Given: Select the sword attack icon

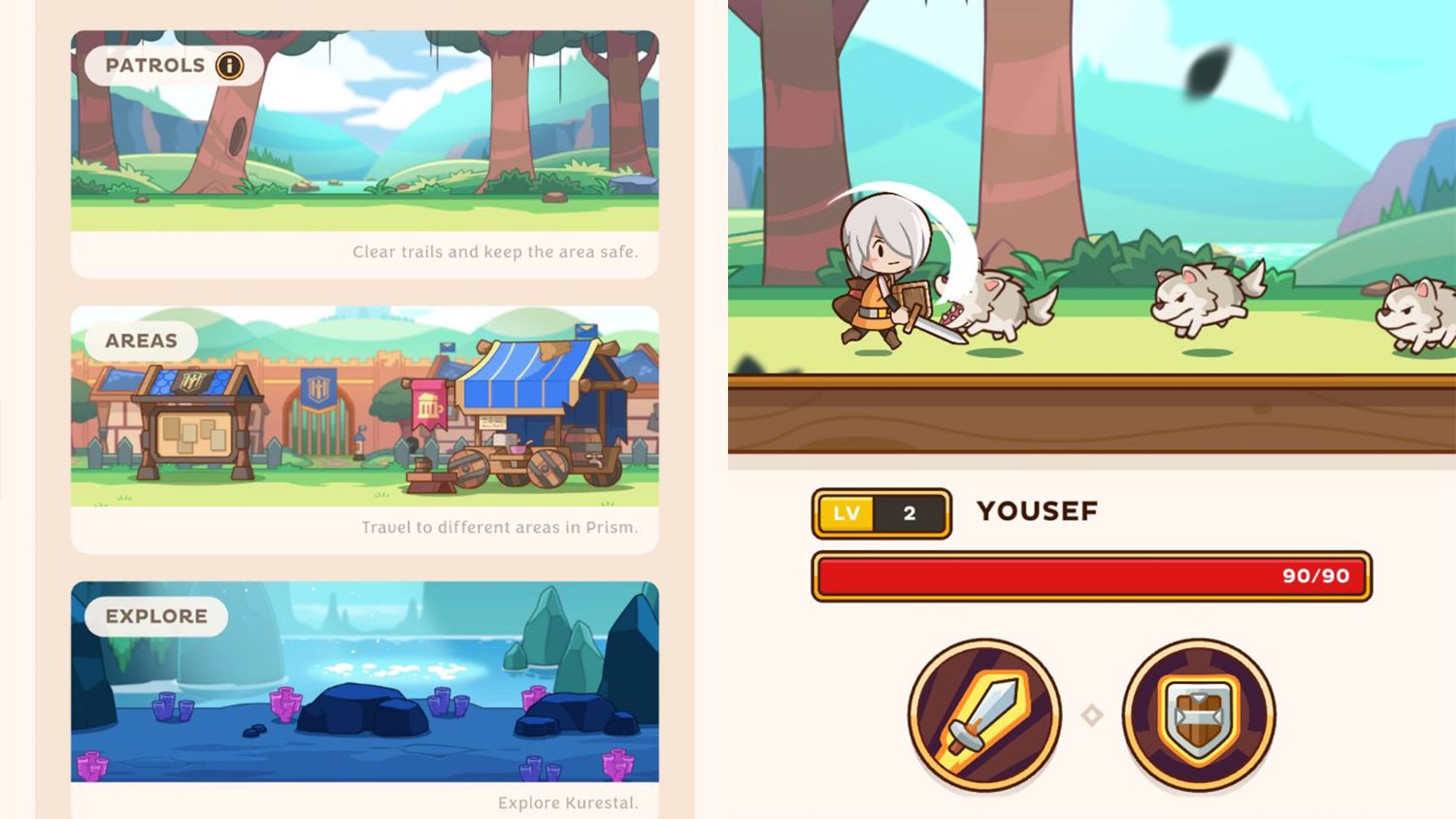Looking at the screenshot, I should pyautogui.click(x=986, y=712).
